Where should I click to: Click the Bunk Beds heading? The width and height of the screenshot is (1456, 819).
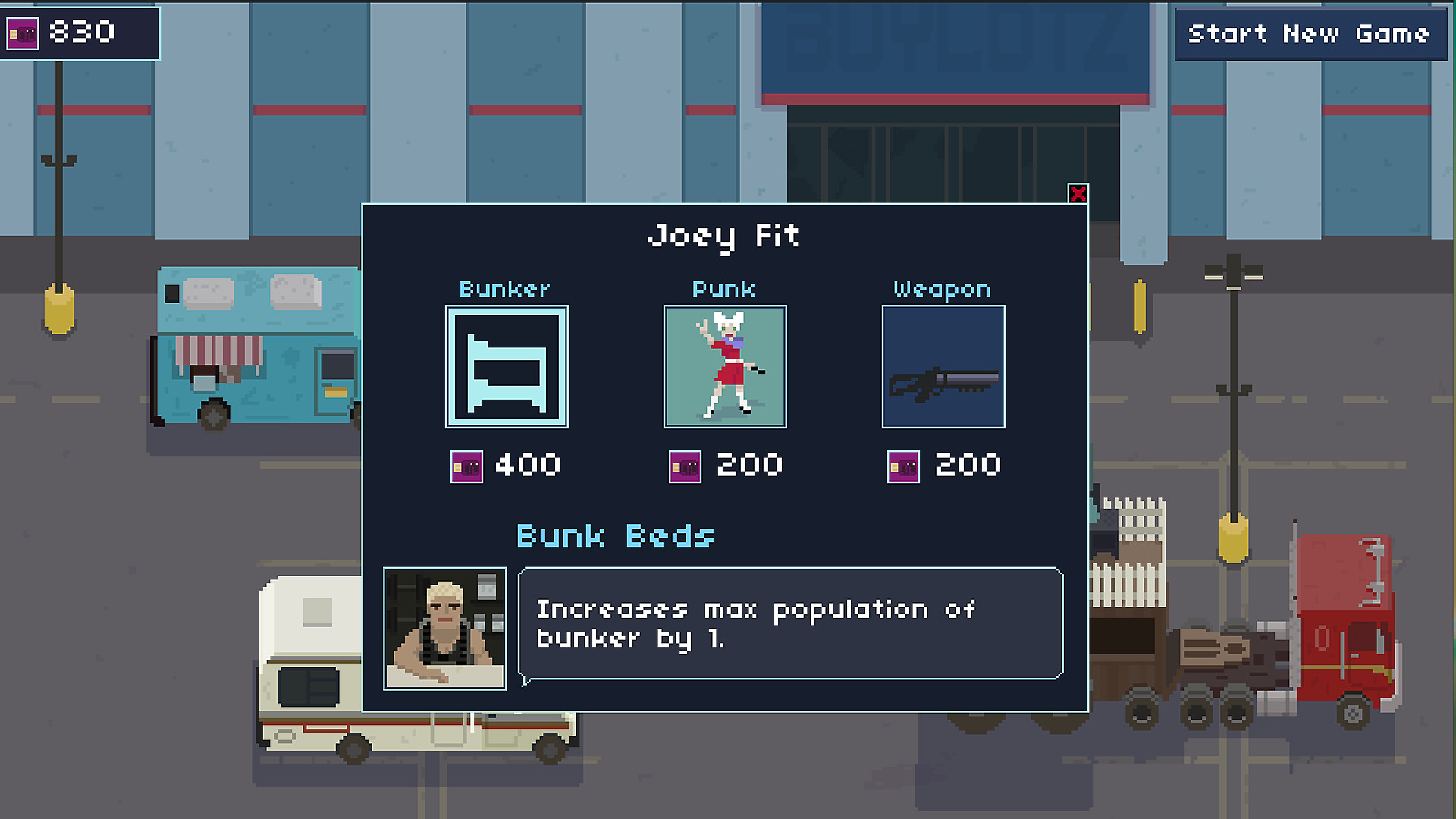point(614,536)
